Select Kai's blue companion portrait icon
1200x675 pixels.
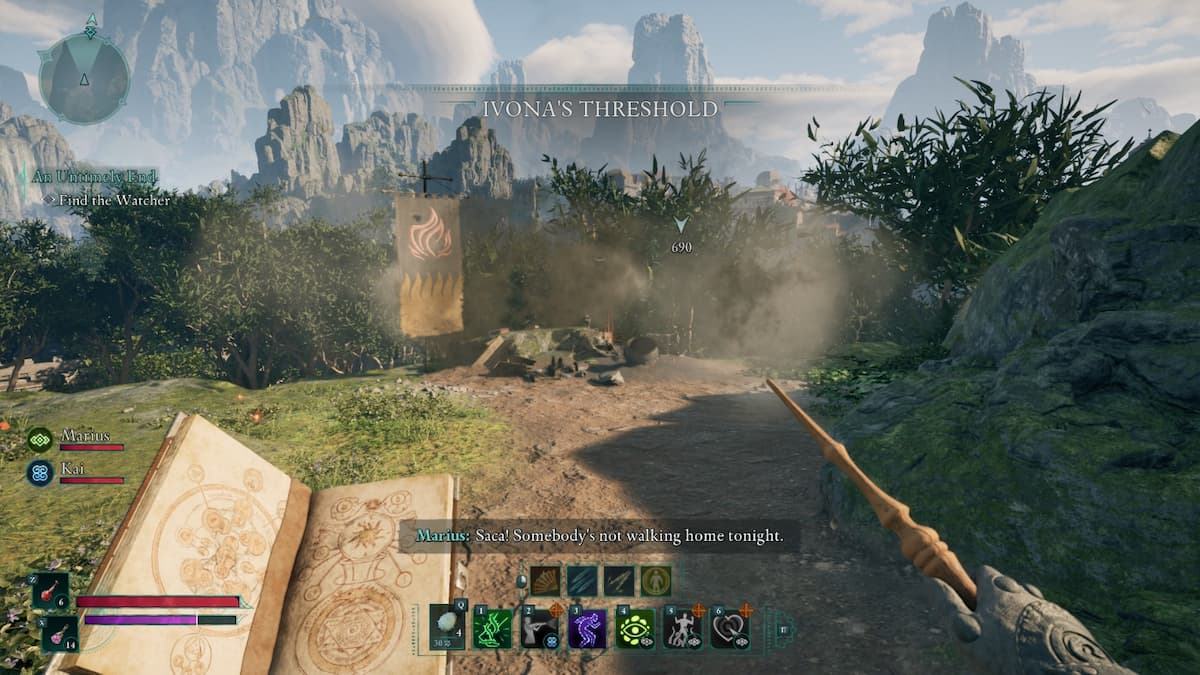pyautogui.click(x=40, y=472)
